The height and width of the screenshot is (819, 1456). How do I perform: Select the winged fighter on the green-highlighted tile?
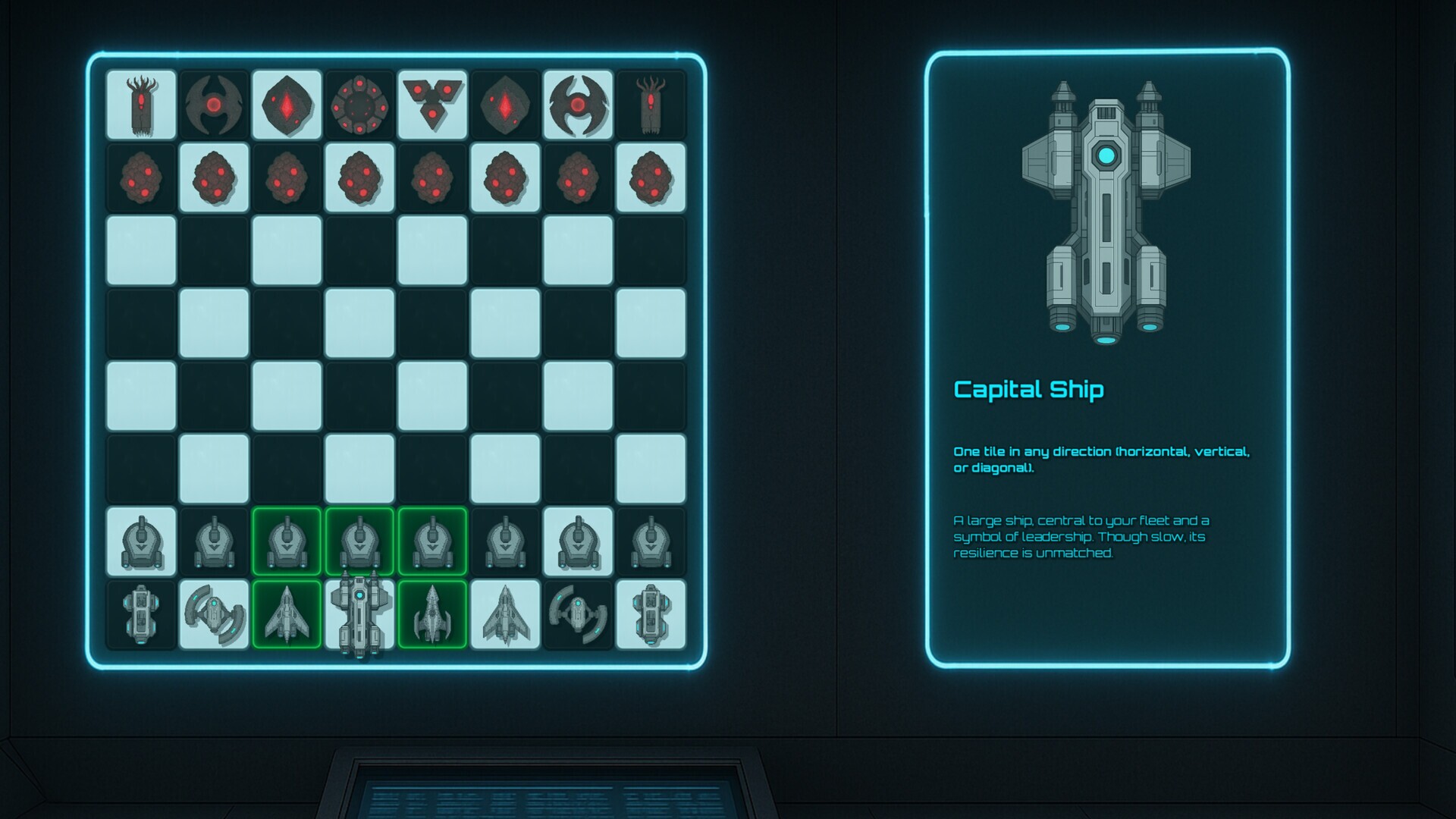pos(287,615)
